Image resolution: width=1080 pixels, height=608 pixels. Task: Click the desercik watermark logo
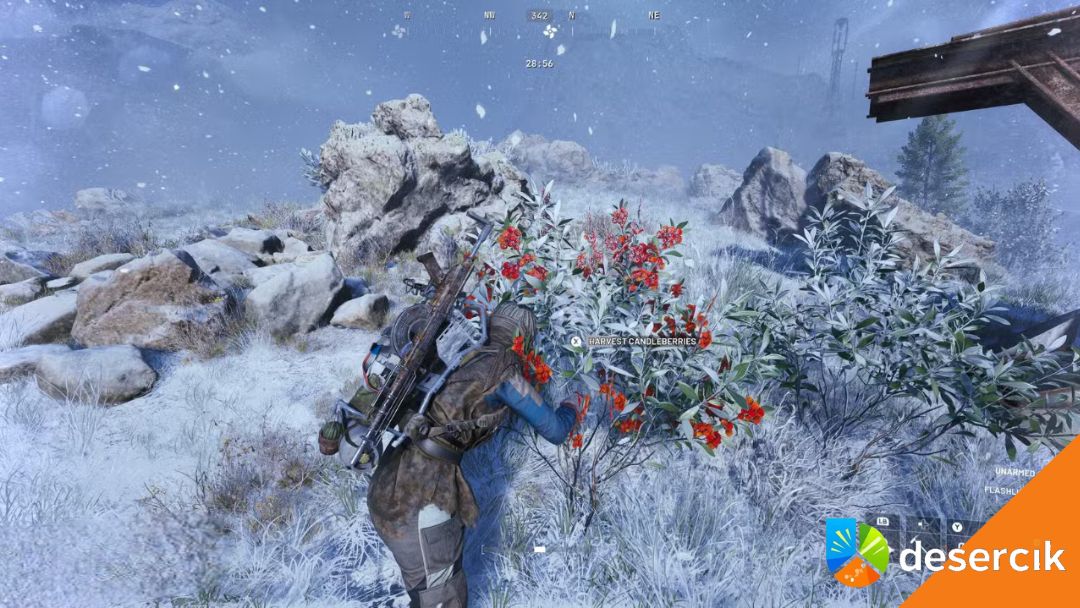(858, 551)
